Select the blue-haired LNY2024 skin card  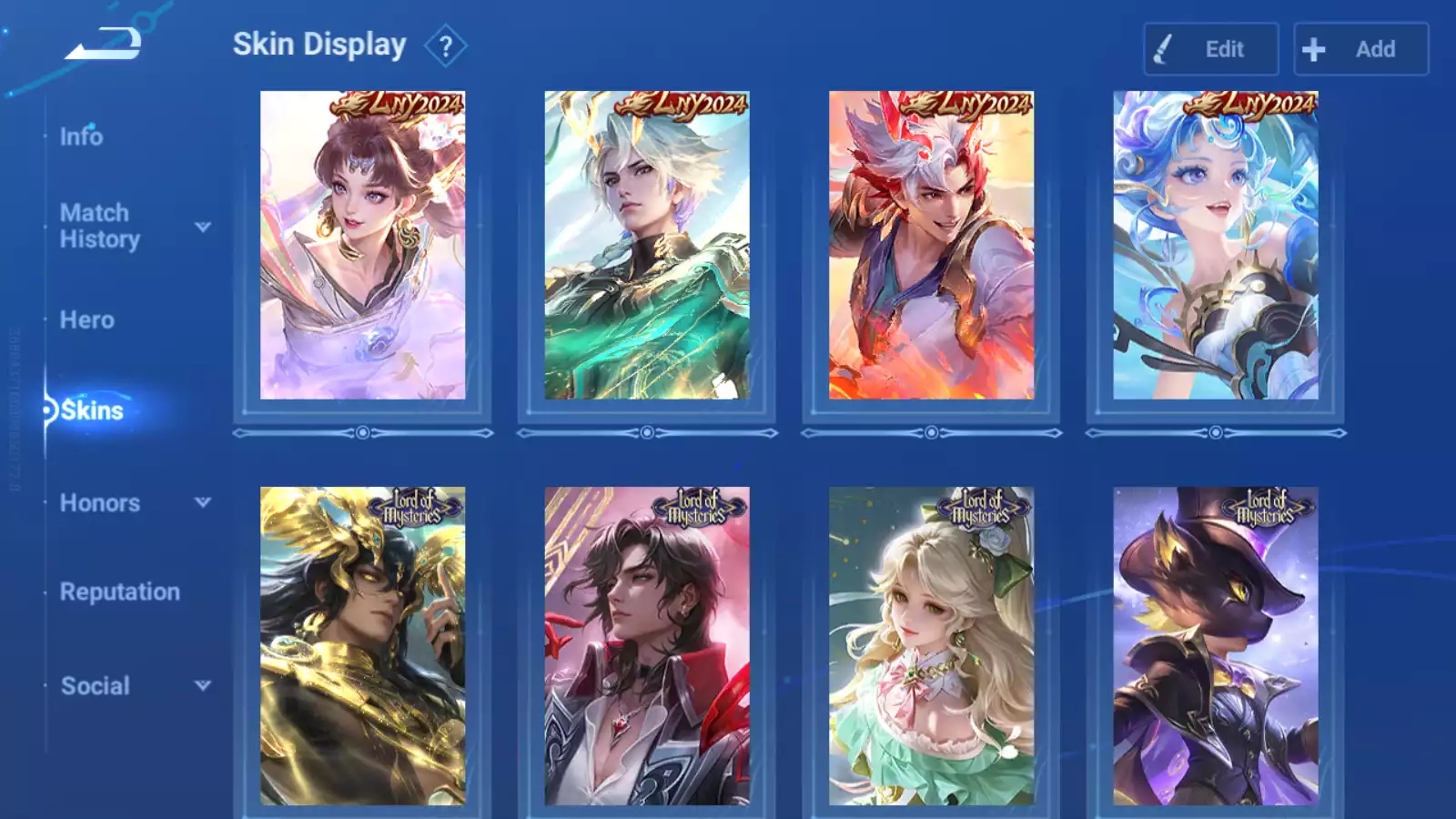(x=1215, y=246)
